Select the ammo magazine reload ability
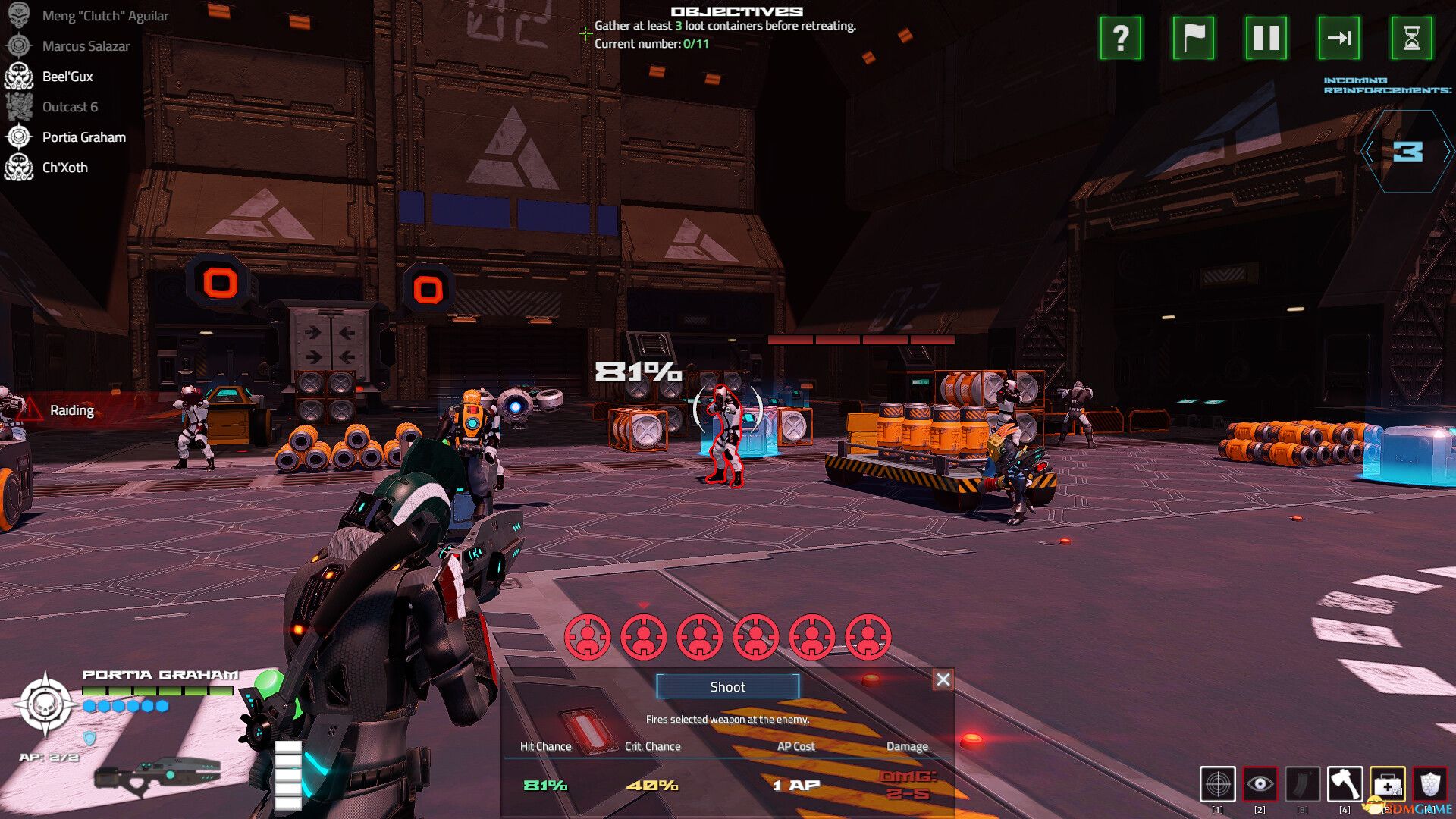 1302,784
